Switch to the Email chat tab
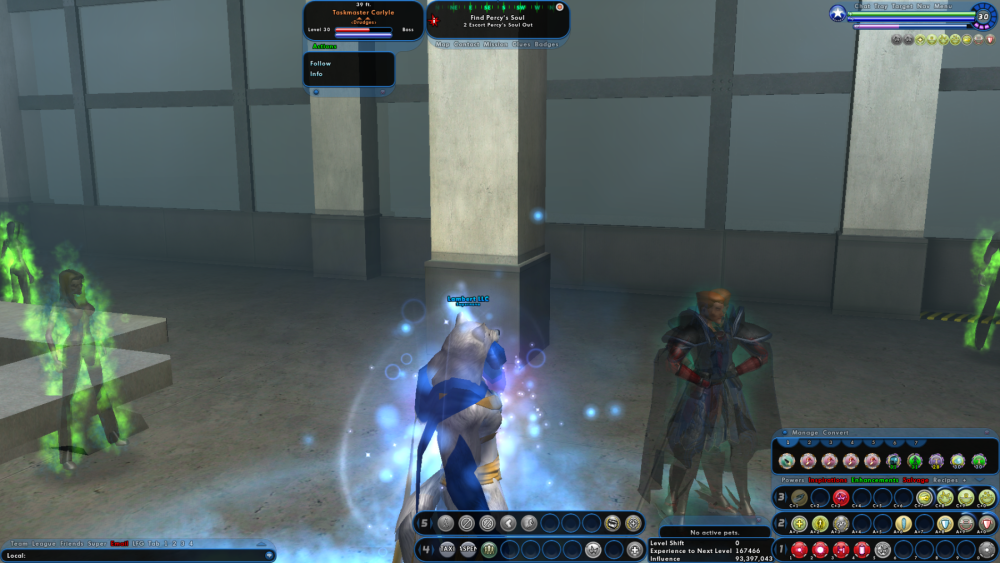 119,543
